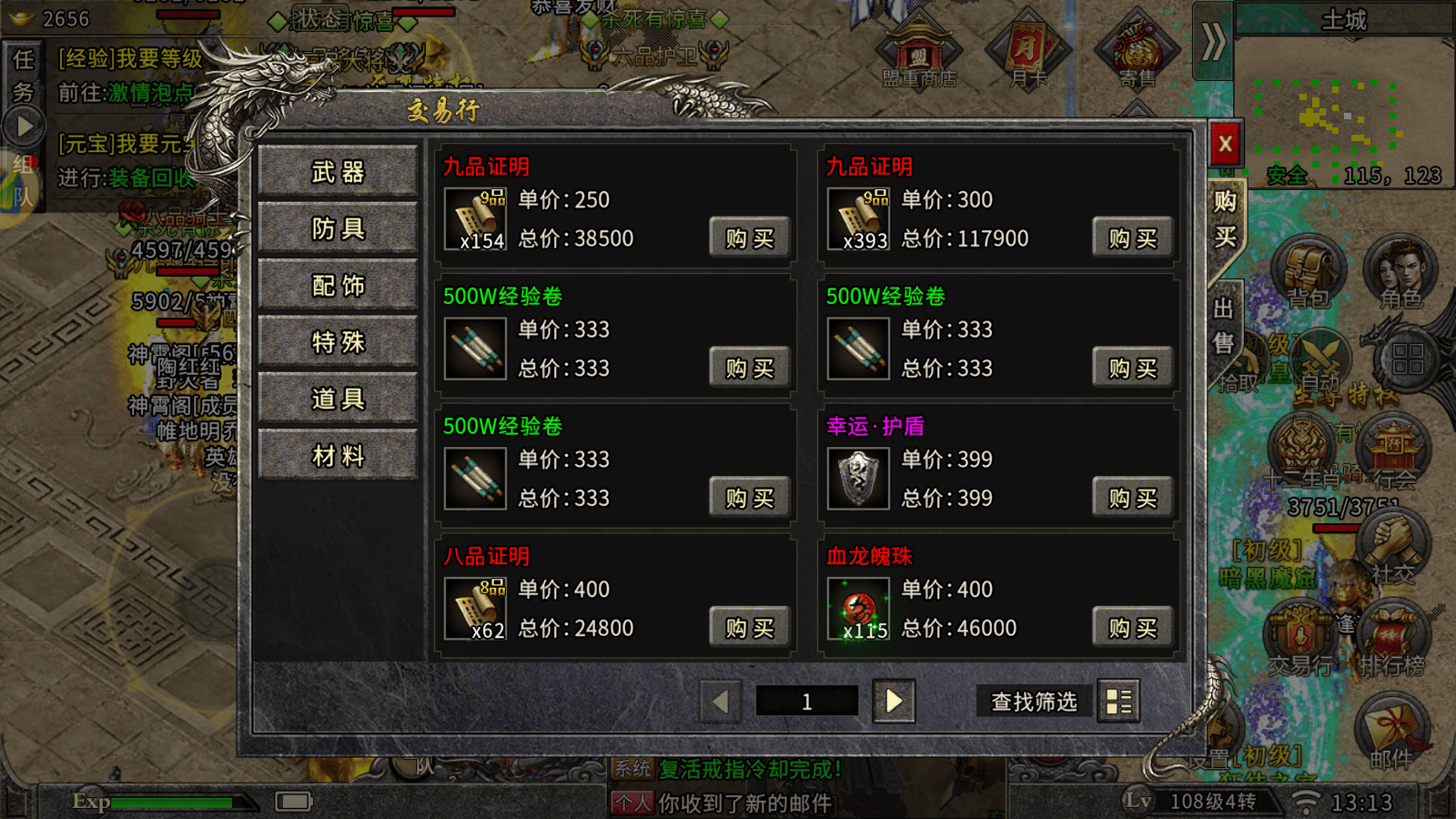Open the 月卡 monthly card icon
This screenshot has height=819, width=1456.
click(x=1028, y=53)
